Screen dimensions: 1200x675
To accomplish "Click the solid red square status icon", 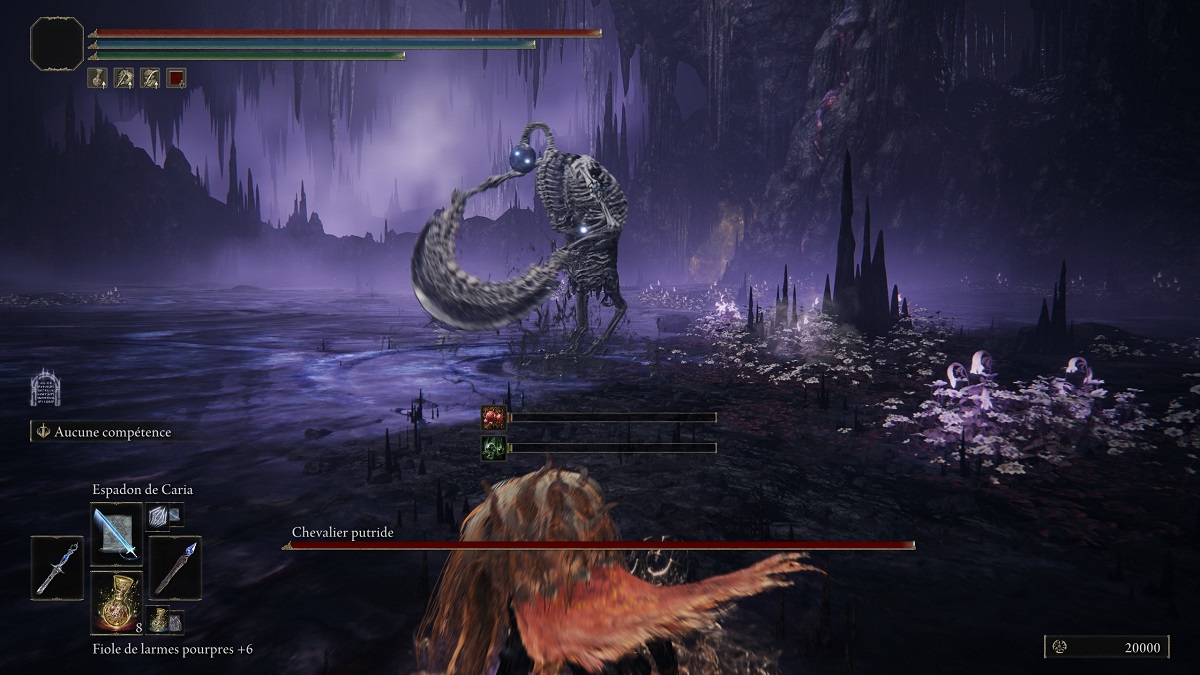I will (176, 77).
